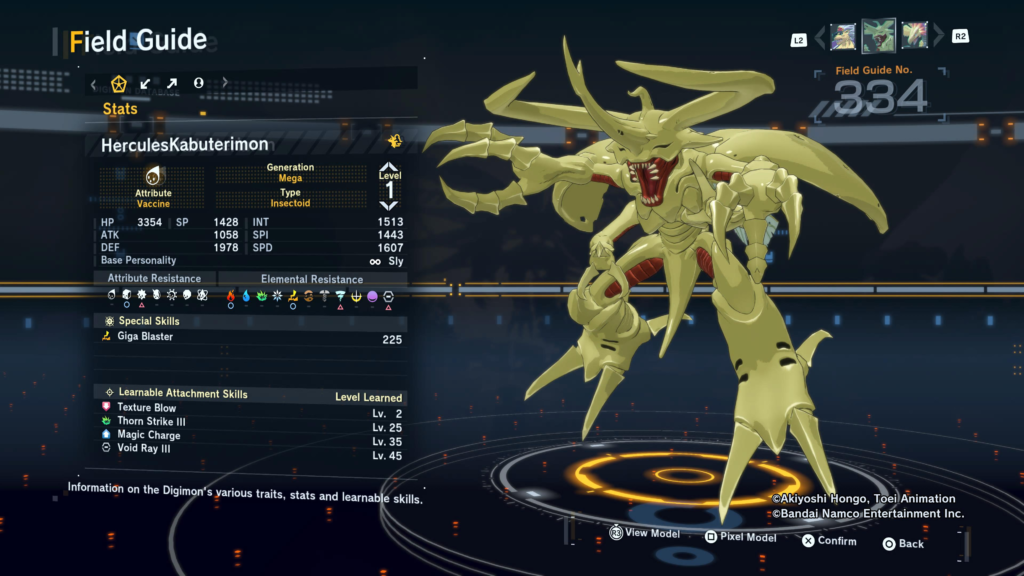
Task: Click the water drop resistance icon
Action: click(246, 296)
